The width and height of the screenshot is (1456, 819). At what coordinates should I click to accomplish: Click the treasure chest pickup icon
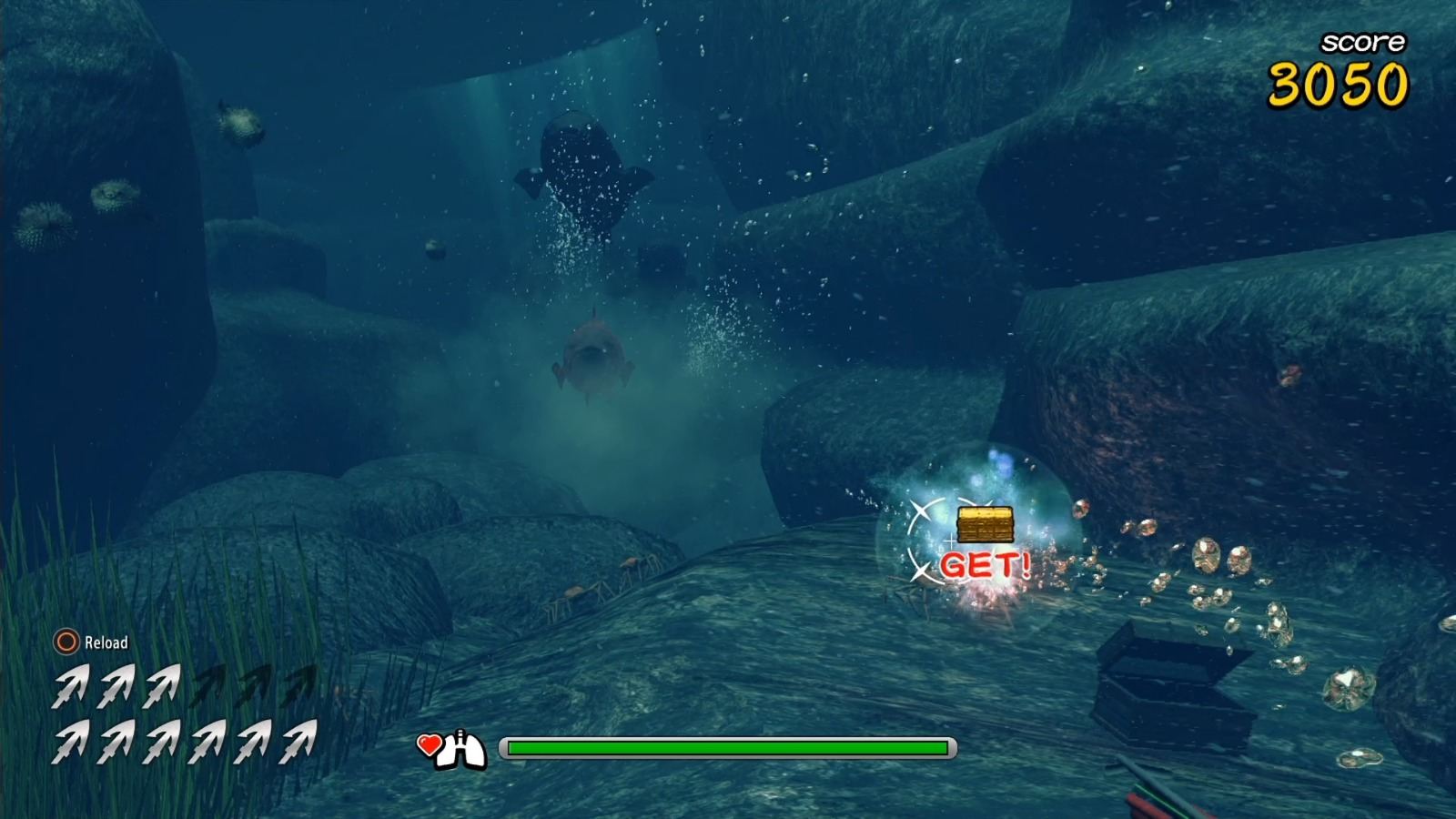click(x=987, y=525)
